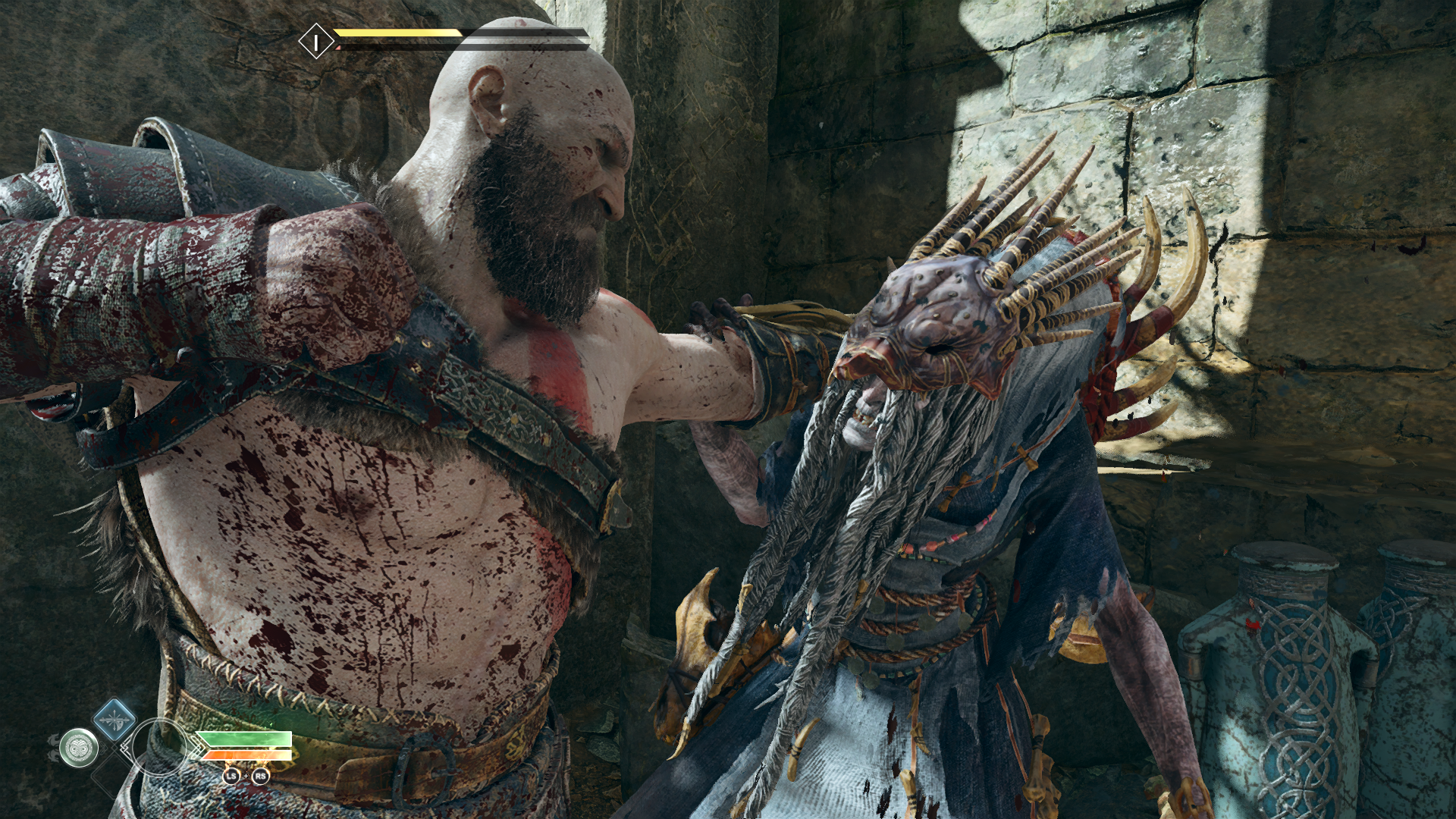Select the enemy status bar at top

425,38
